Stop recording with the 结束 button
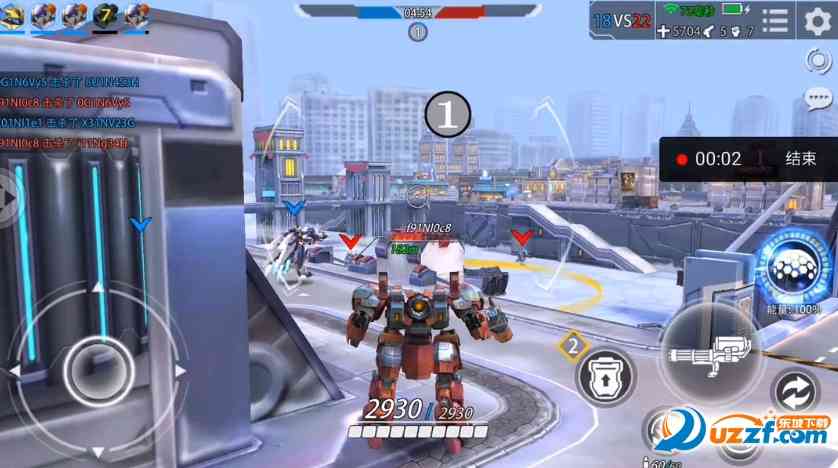Image resolution: width=838 pixels, height=468 pixels. 800,158
